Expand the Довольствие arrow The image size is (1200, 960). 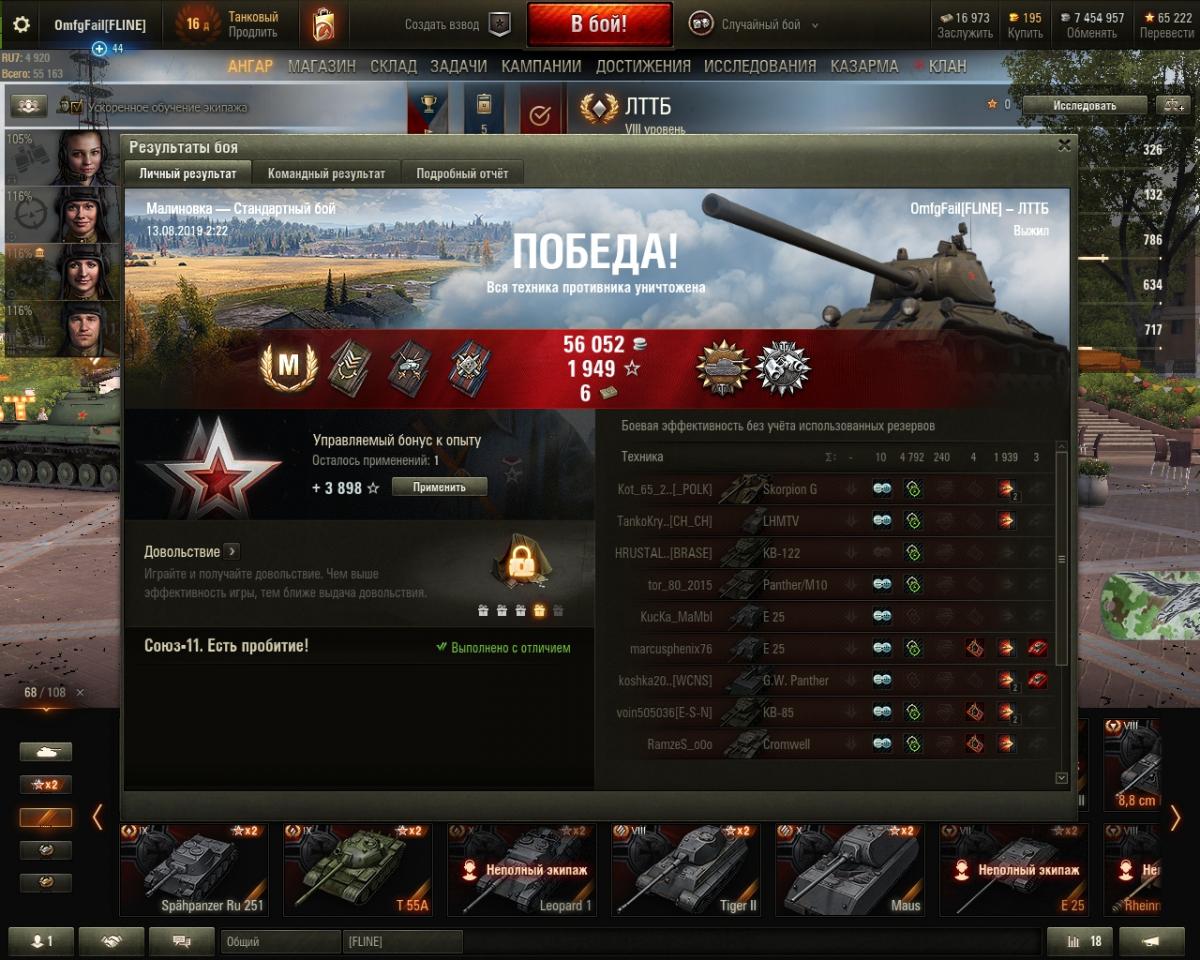click(x=231, y=551)
